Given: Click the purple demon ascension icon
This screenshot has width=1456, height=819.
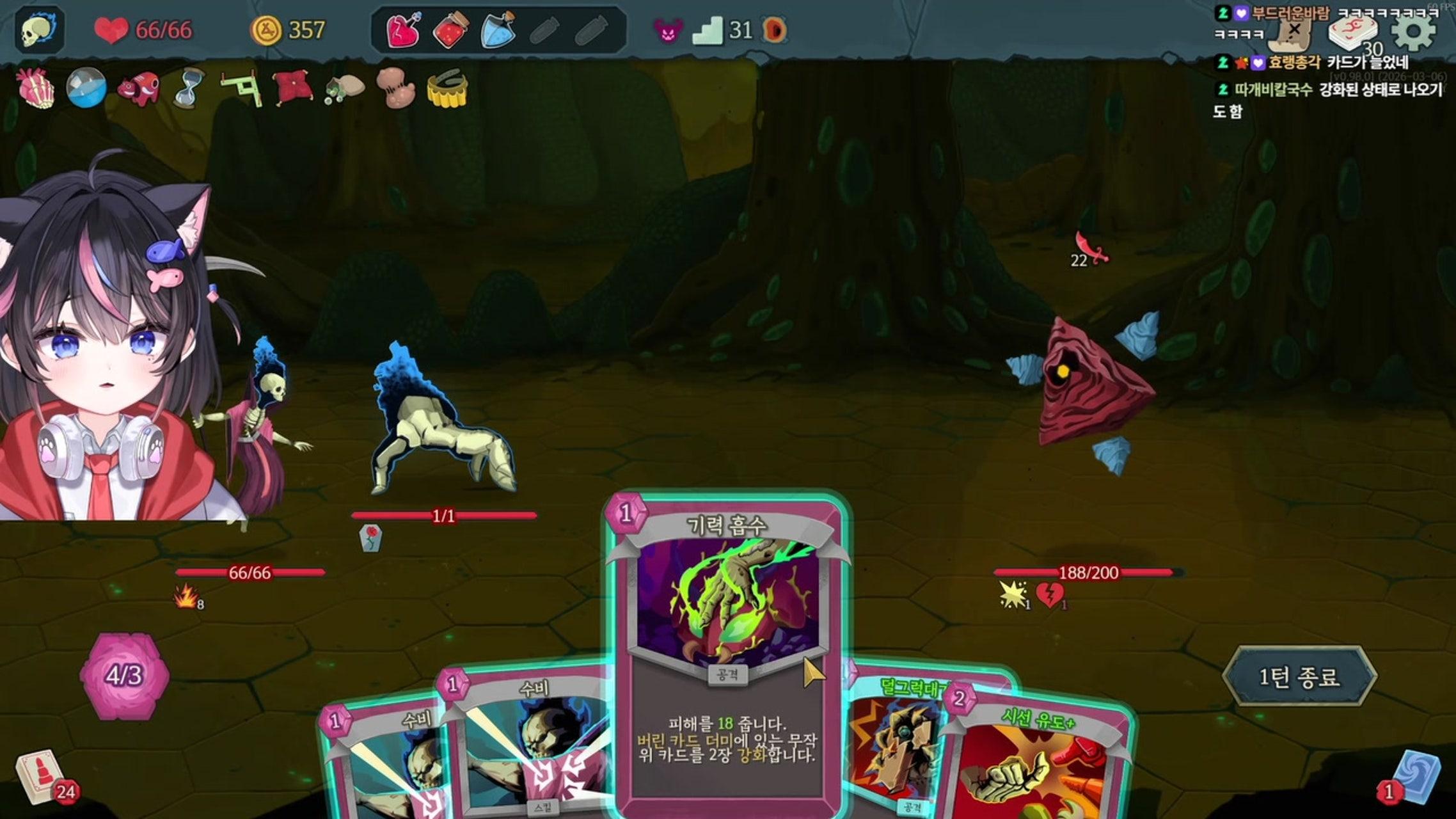Looking at the screenshot, I should click(668, 30).
